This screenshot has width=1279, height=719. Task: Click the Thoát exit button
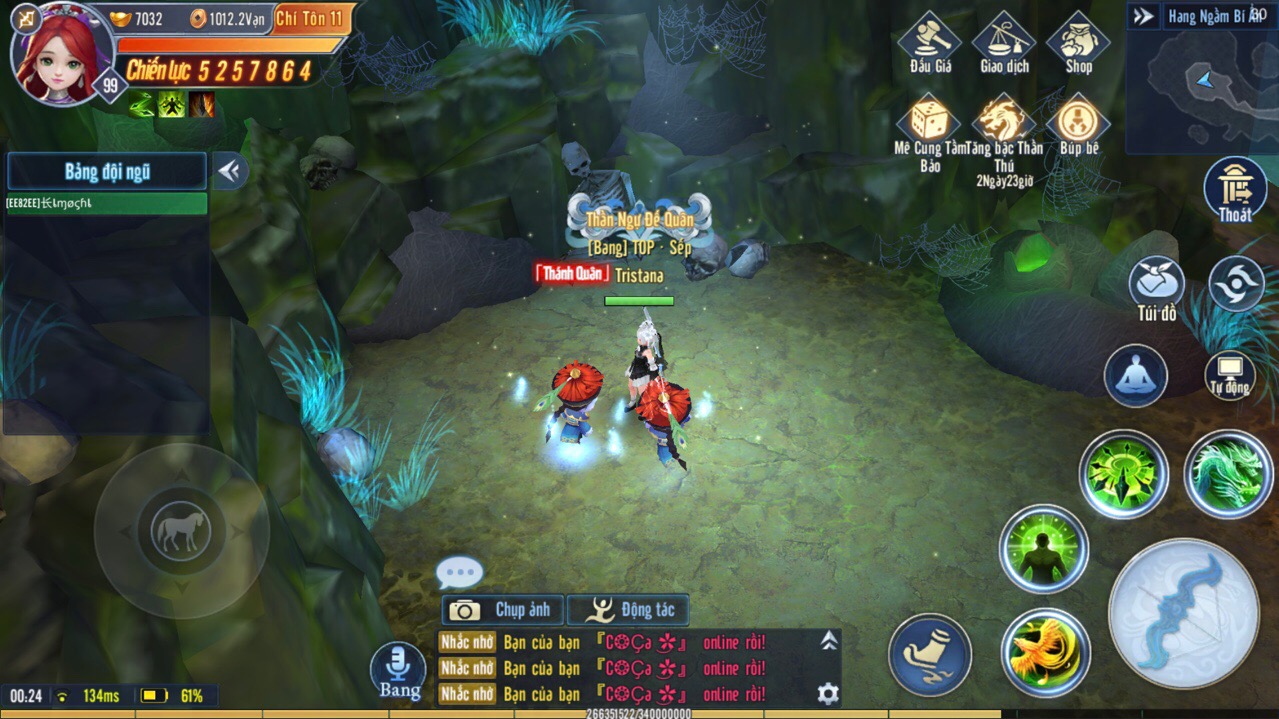pos(1235,188)
